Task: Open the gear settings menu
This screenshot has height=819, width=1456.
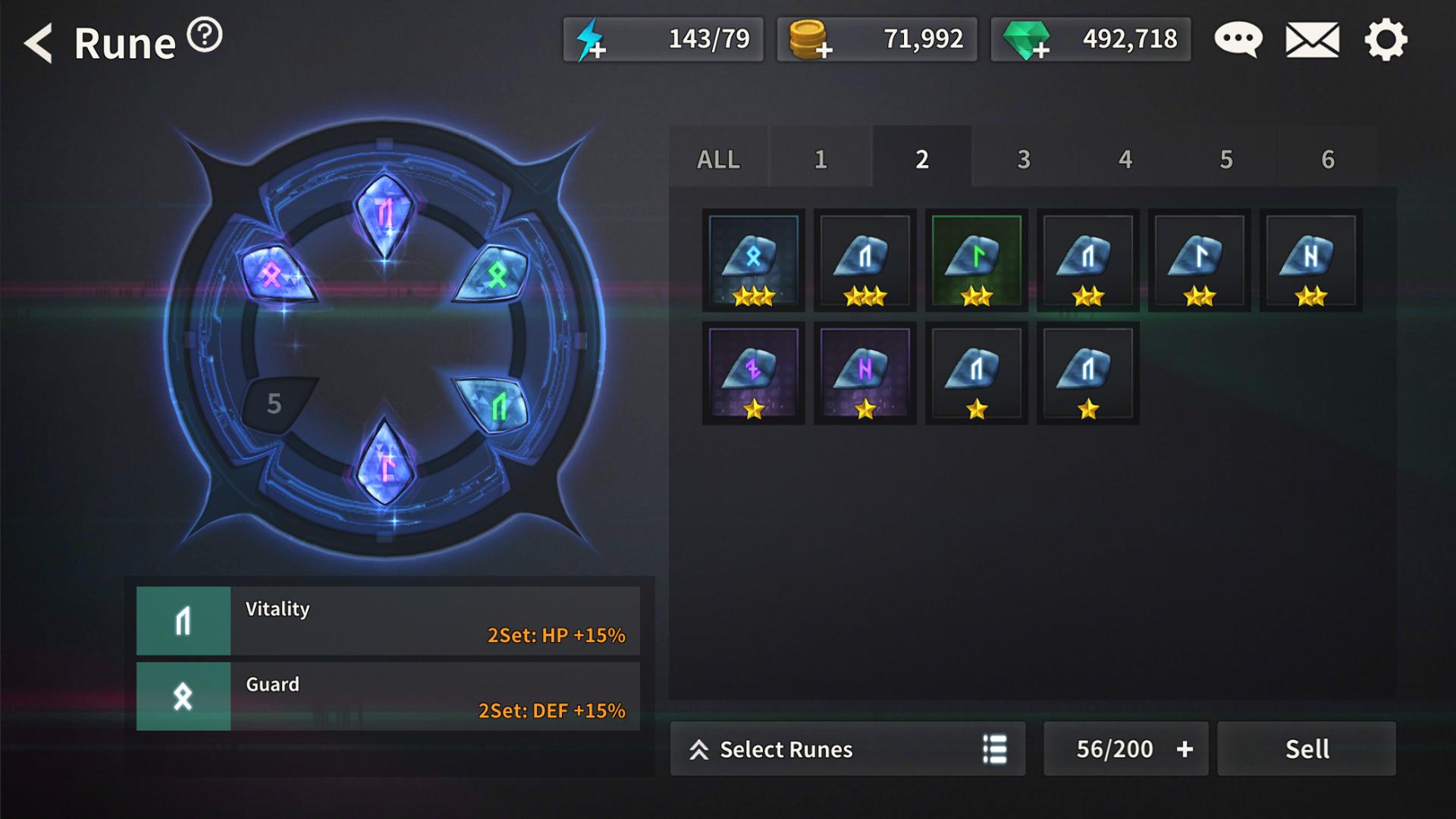Action: 1385,39
